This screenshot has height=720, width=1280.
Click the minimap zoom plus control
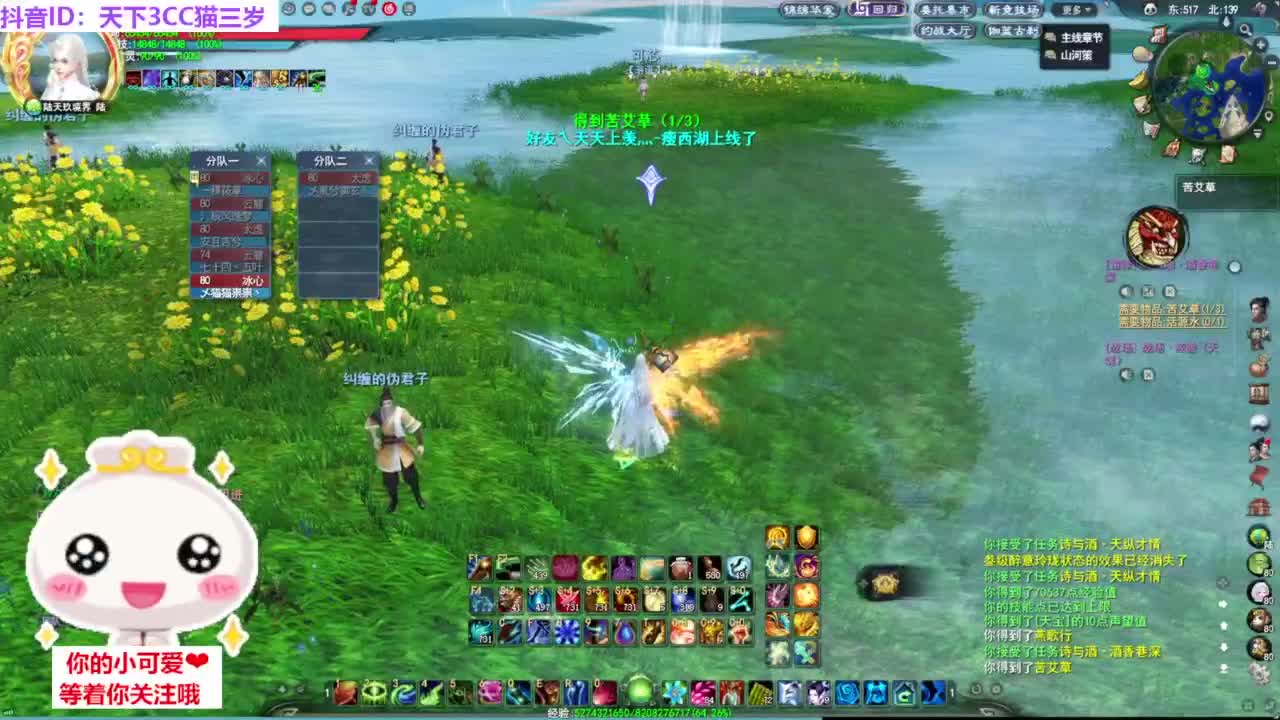coord(1261,43)
